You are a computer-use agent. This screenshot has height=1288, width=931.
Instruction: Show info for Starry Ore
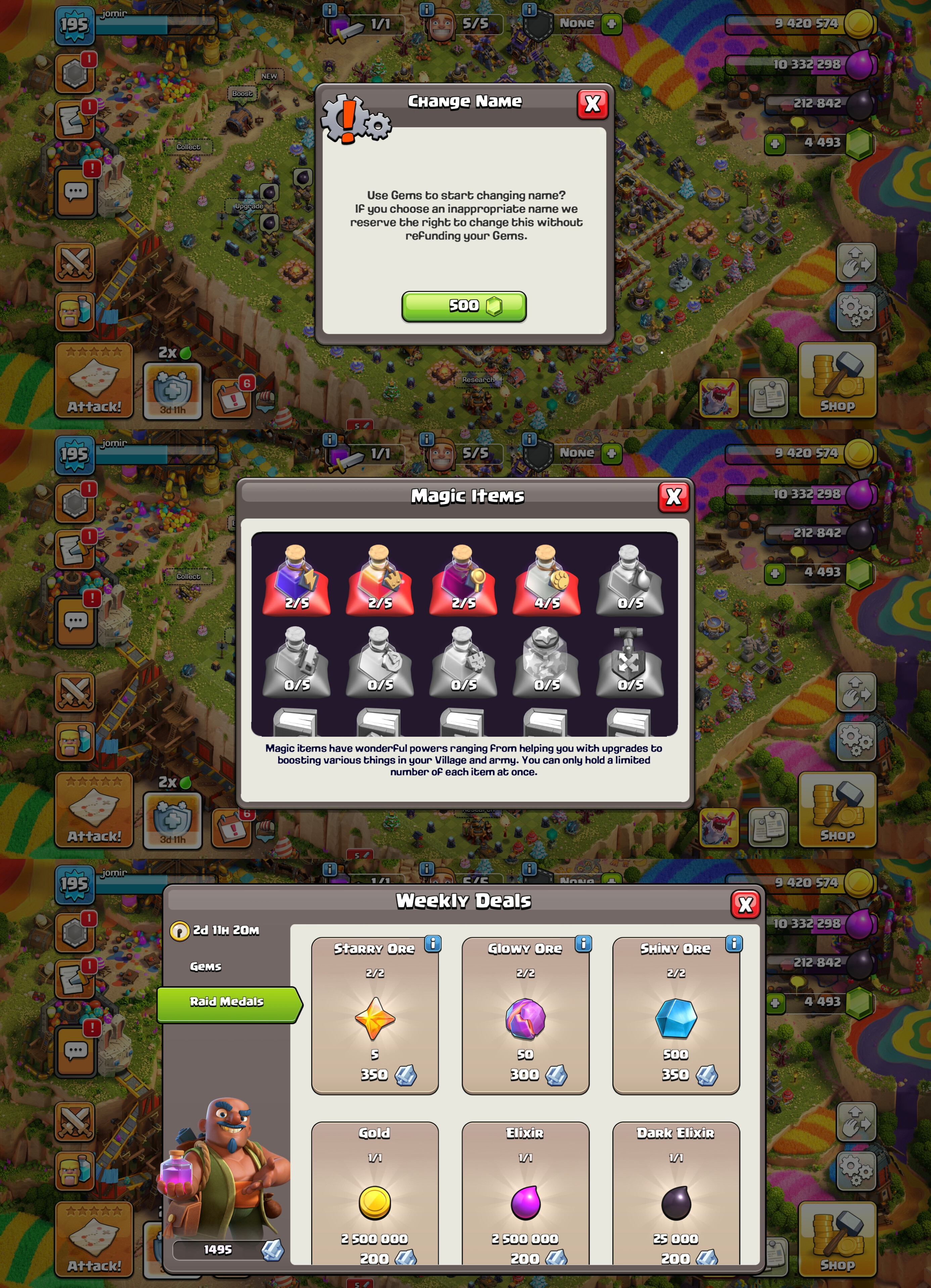[x=432, y=944]
